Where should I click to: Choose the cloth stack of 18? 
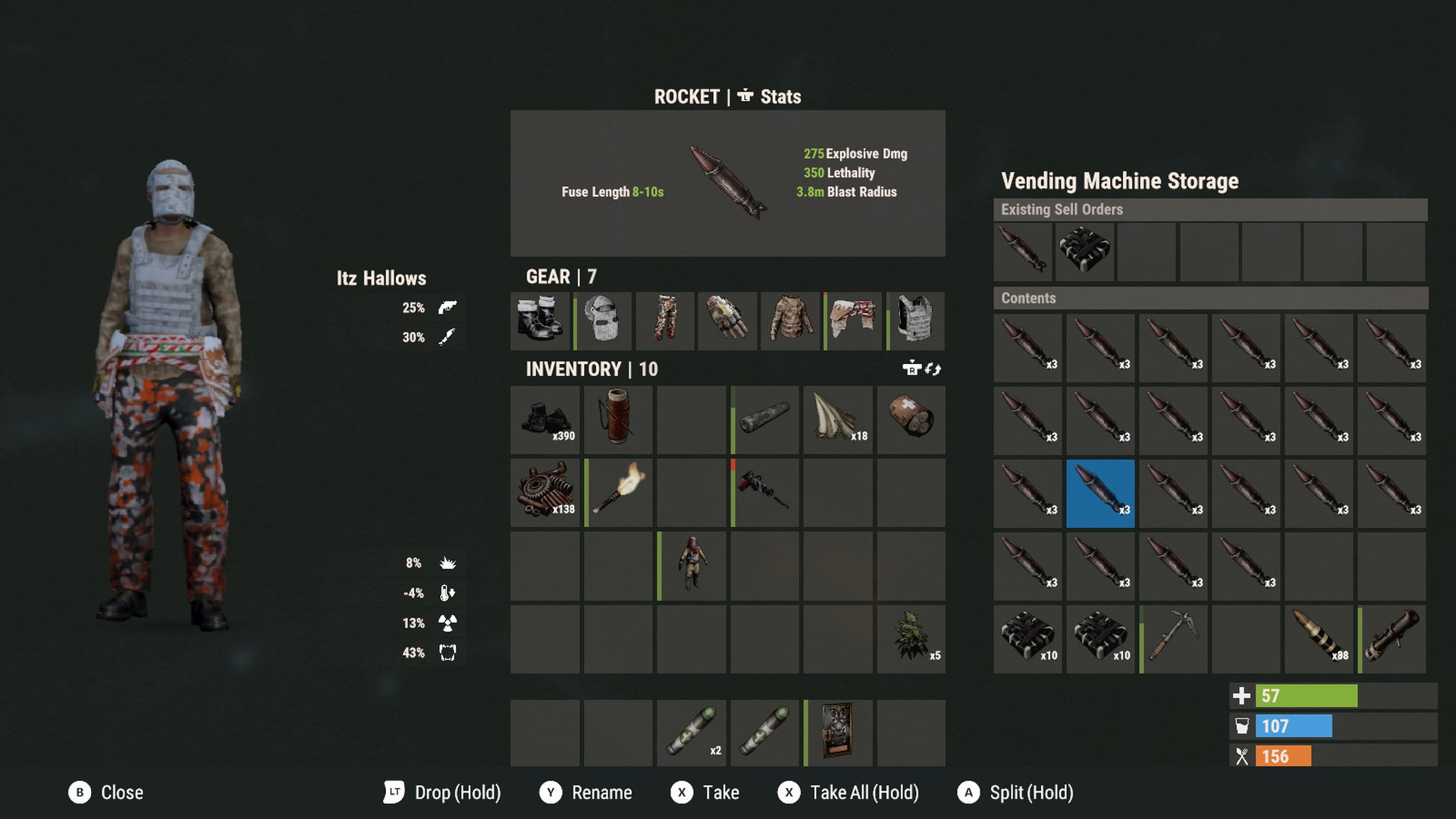point(837,419)
